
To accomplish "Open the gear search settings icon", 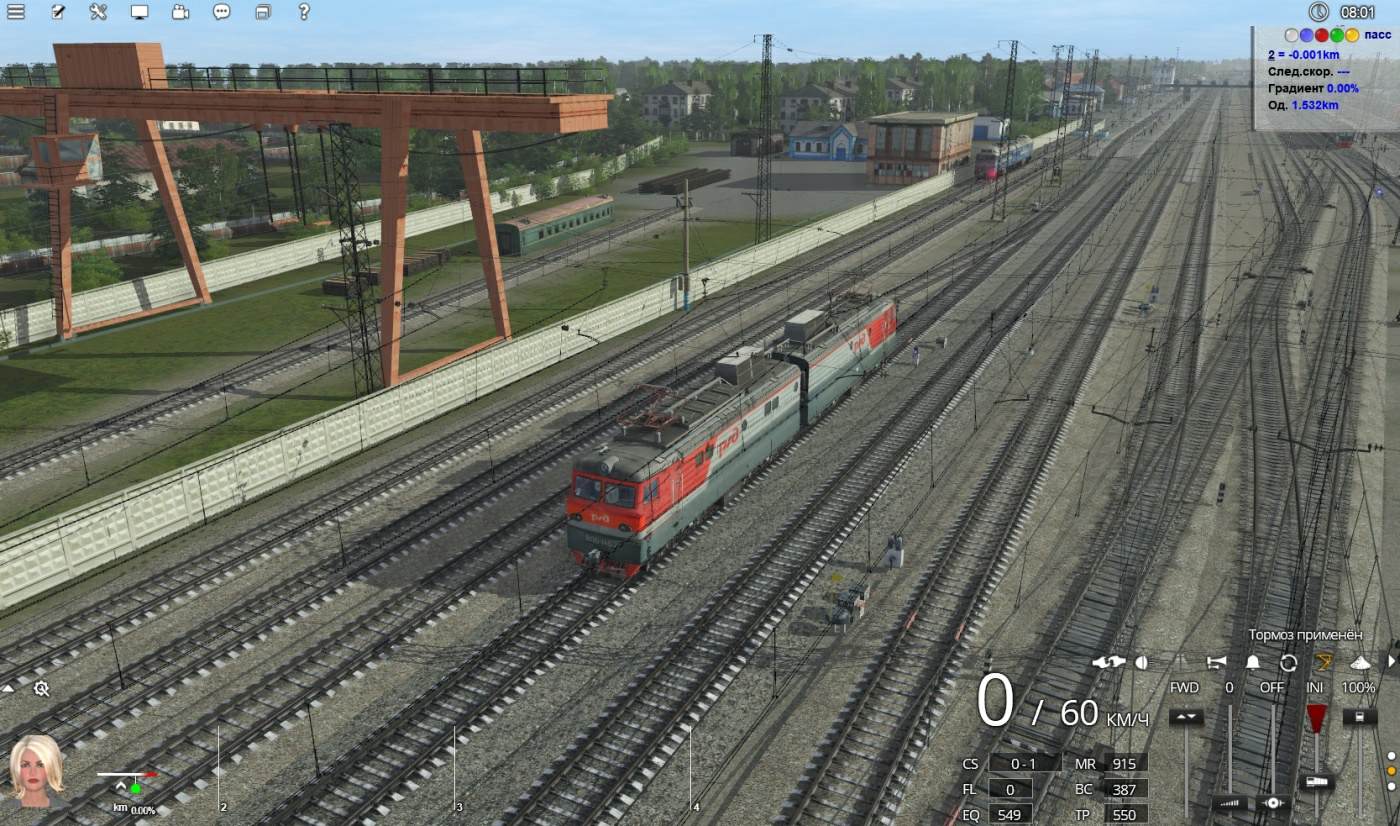I will click(41, 688).
